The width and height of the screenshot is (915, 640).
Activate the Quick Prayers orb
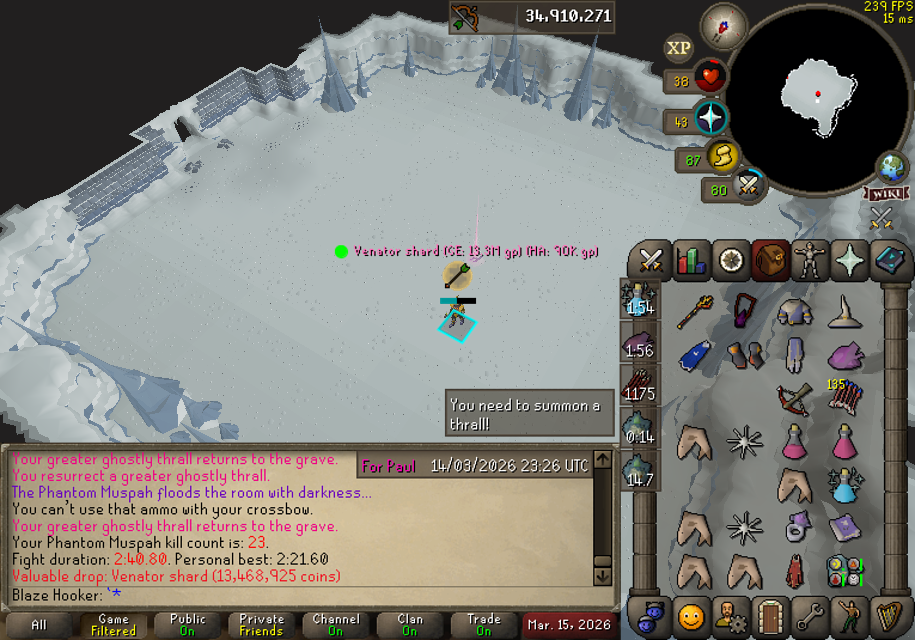[x=711, y=119]
